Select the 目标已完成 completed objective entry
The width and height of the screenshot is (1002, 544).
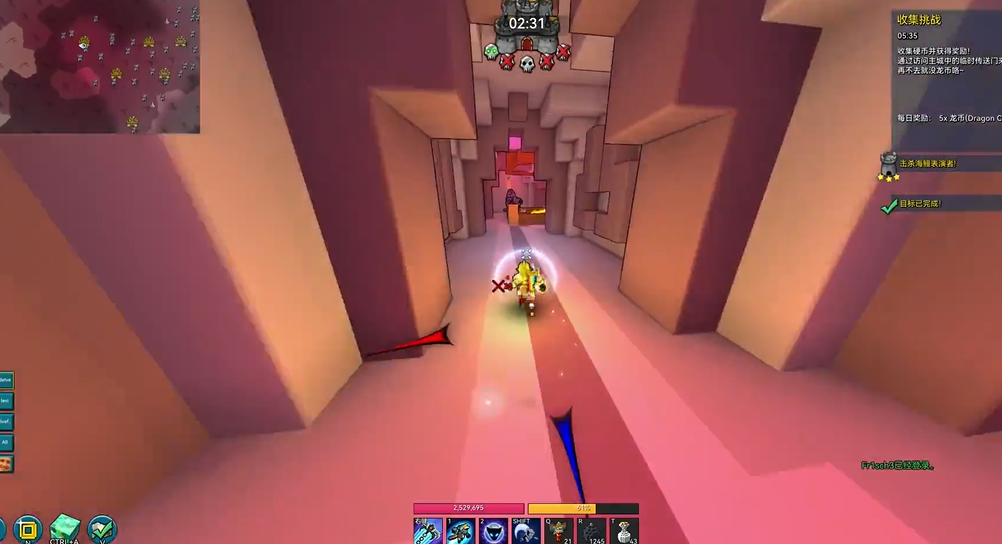tap(919, 204)
